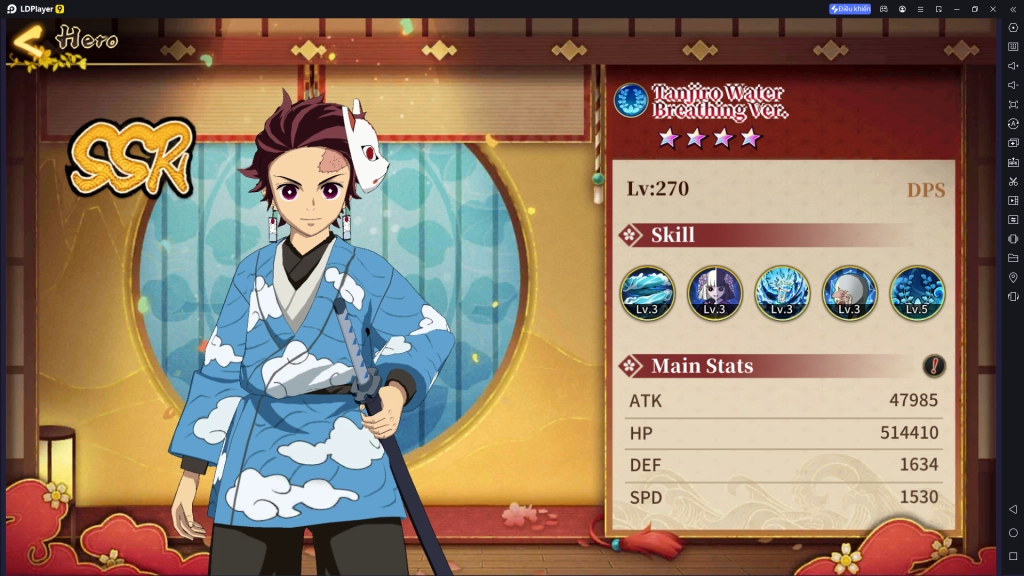The image size is (1024, 576).
Task: Go back from the Hero screen
Action: point(28,42)
